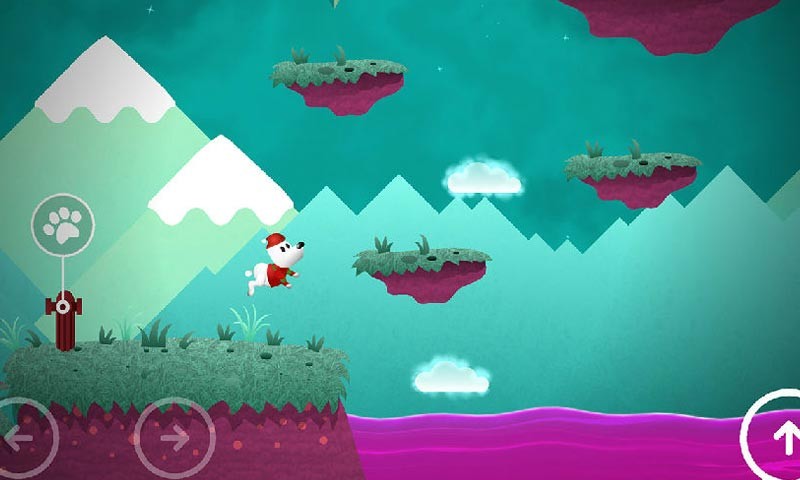The image size is (800, 480).
Task: Tap the left arrow move button
Action: point(20,438)
